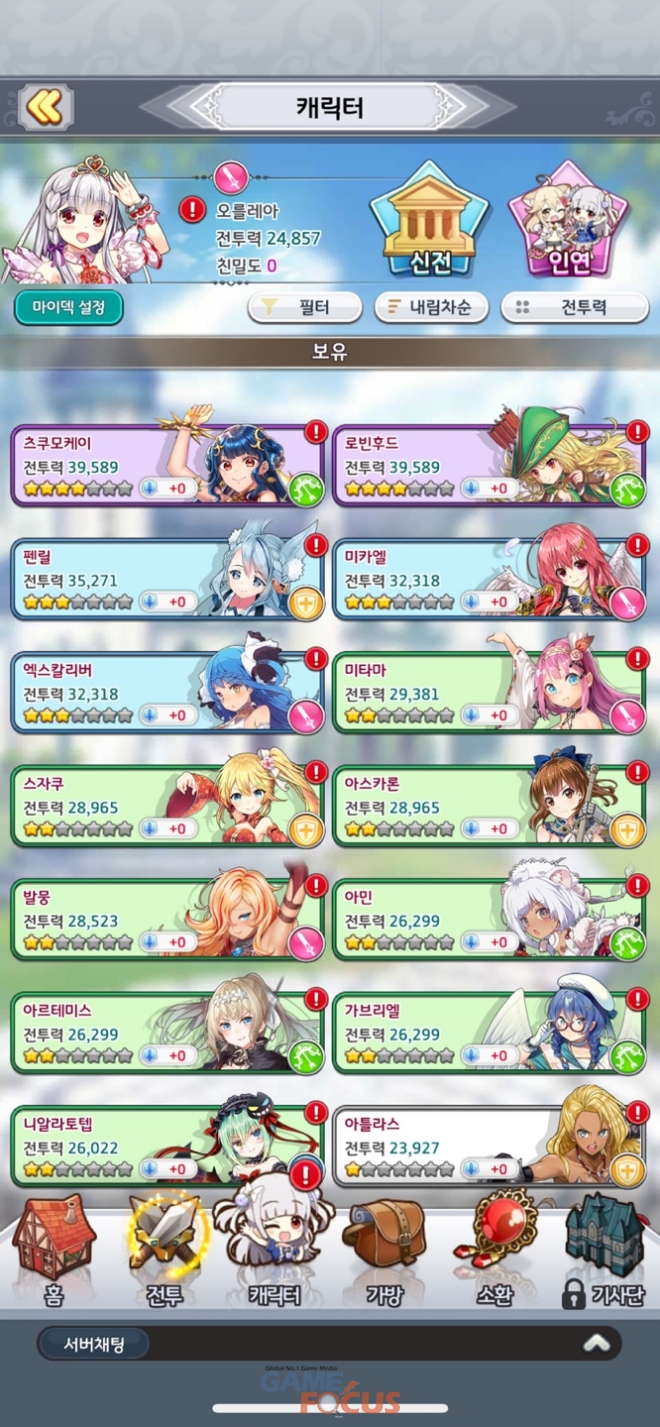The image size is (660, 1427).
Task: Open the 서버채팅 server chat
Action: (94, 1343)
